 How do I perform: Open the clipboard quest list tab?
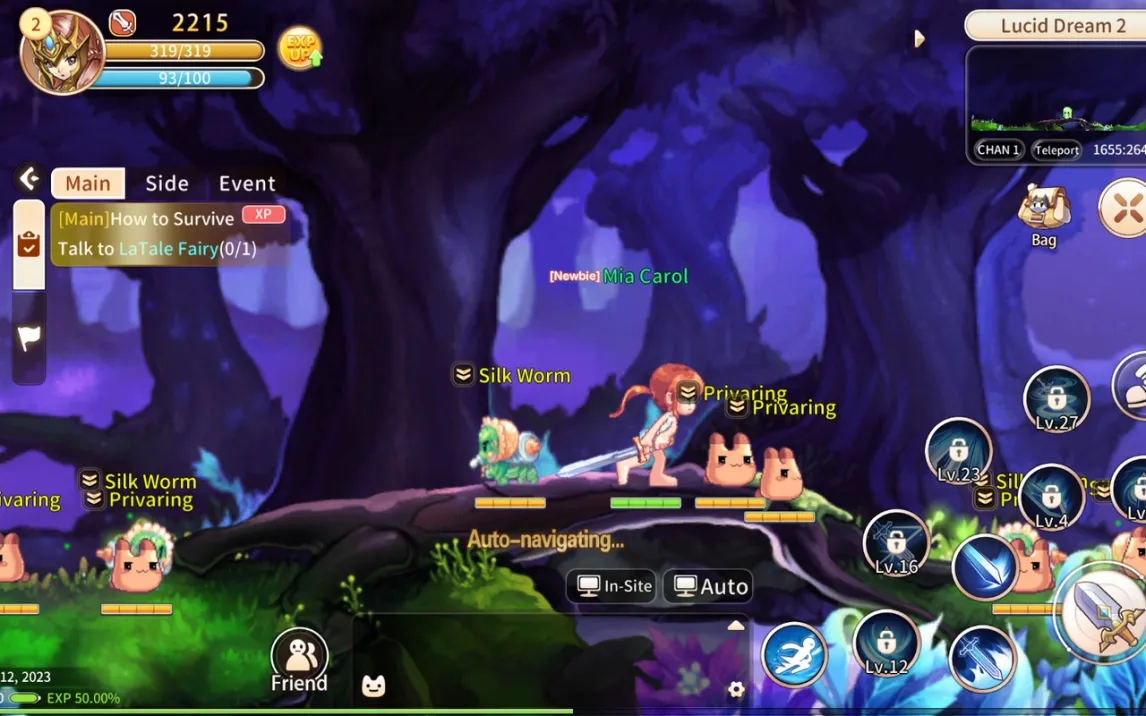coord(29,245)
